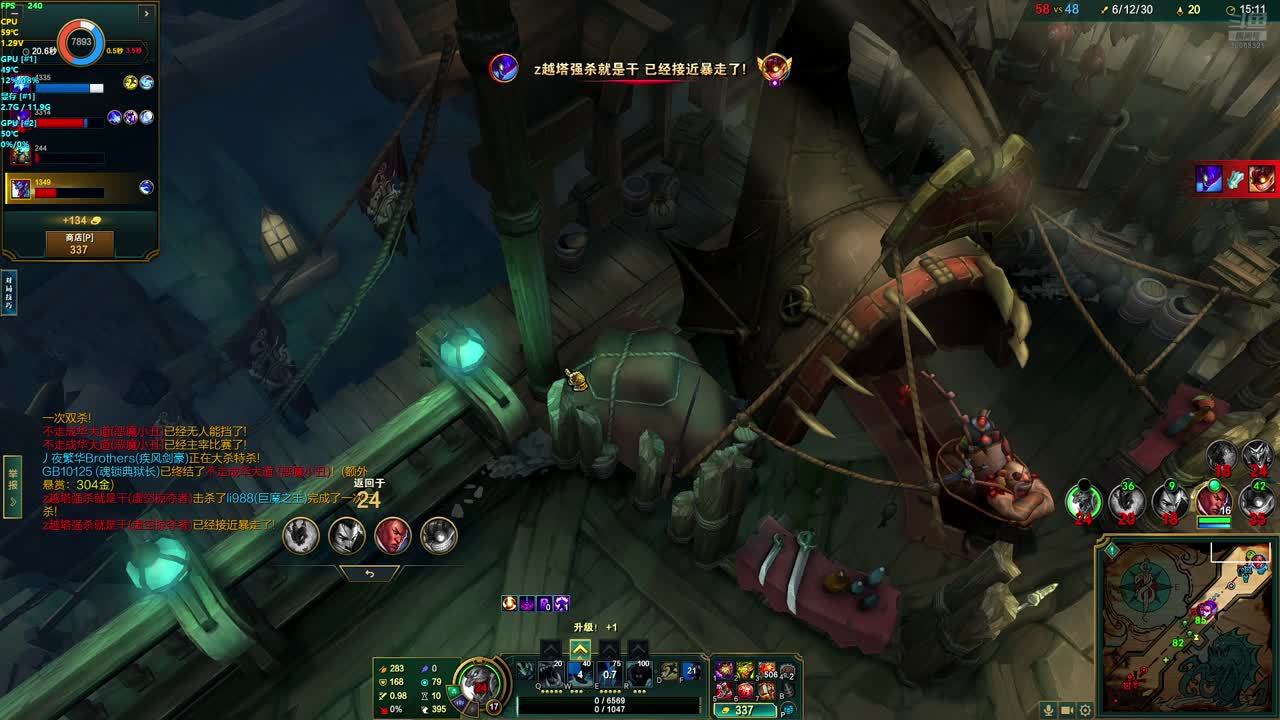Activate the Q ability icon
Screen dimensions: 1280x720
pyautogui.click(x=550, y=673)
